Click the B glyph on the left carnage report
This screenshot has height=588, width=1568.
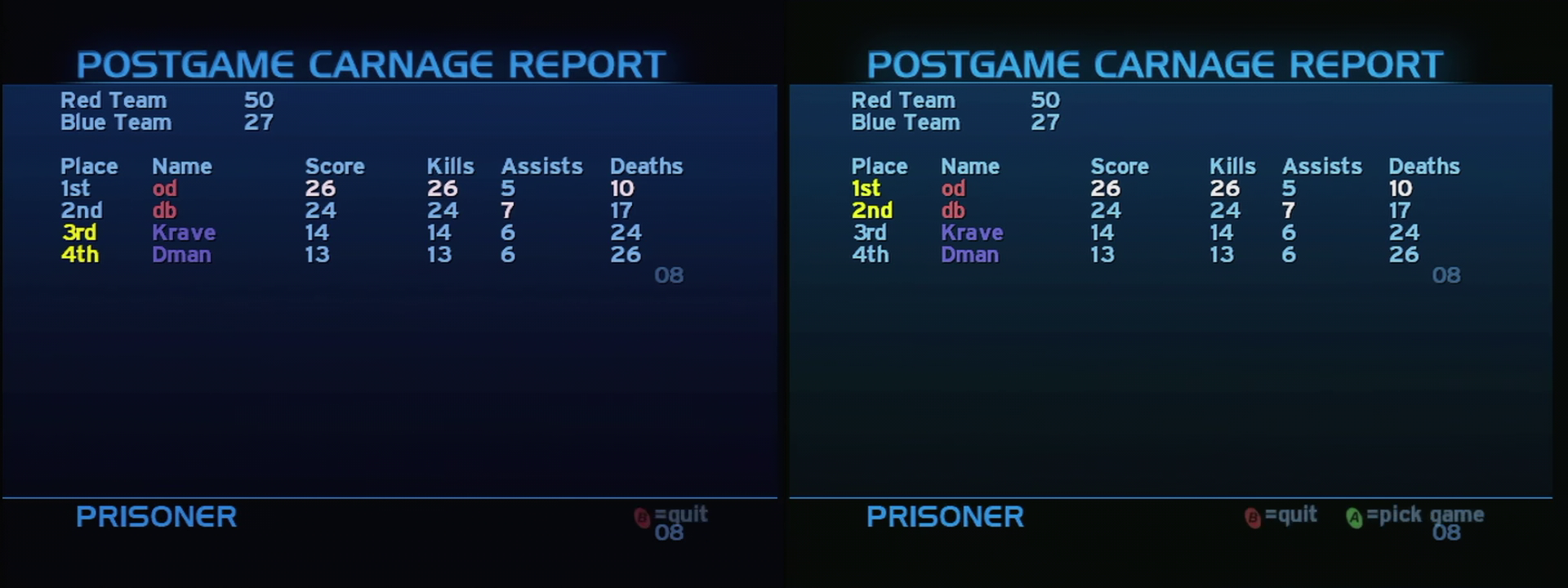coord(644,515)
